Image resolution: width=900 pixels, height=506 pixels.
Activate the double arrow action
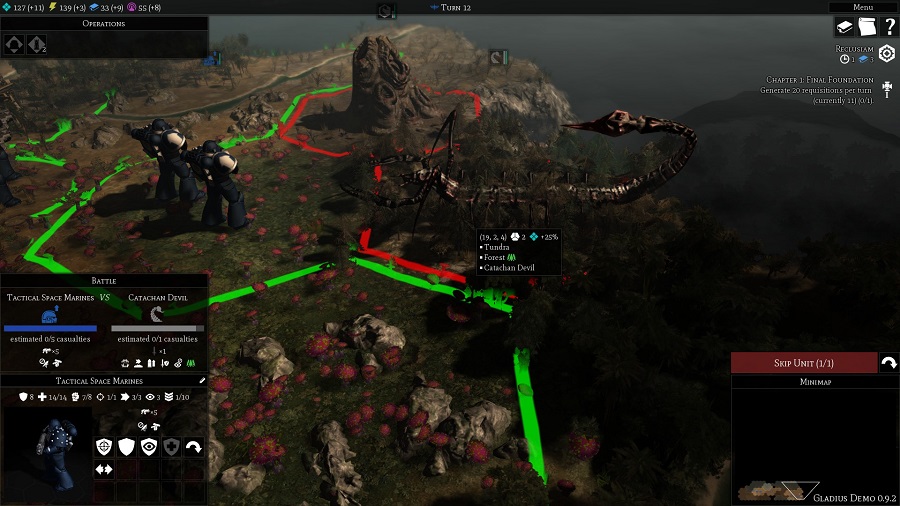pos(104,469)
